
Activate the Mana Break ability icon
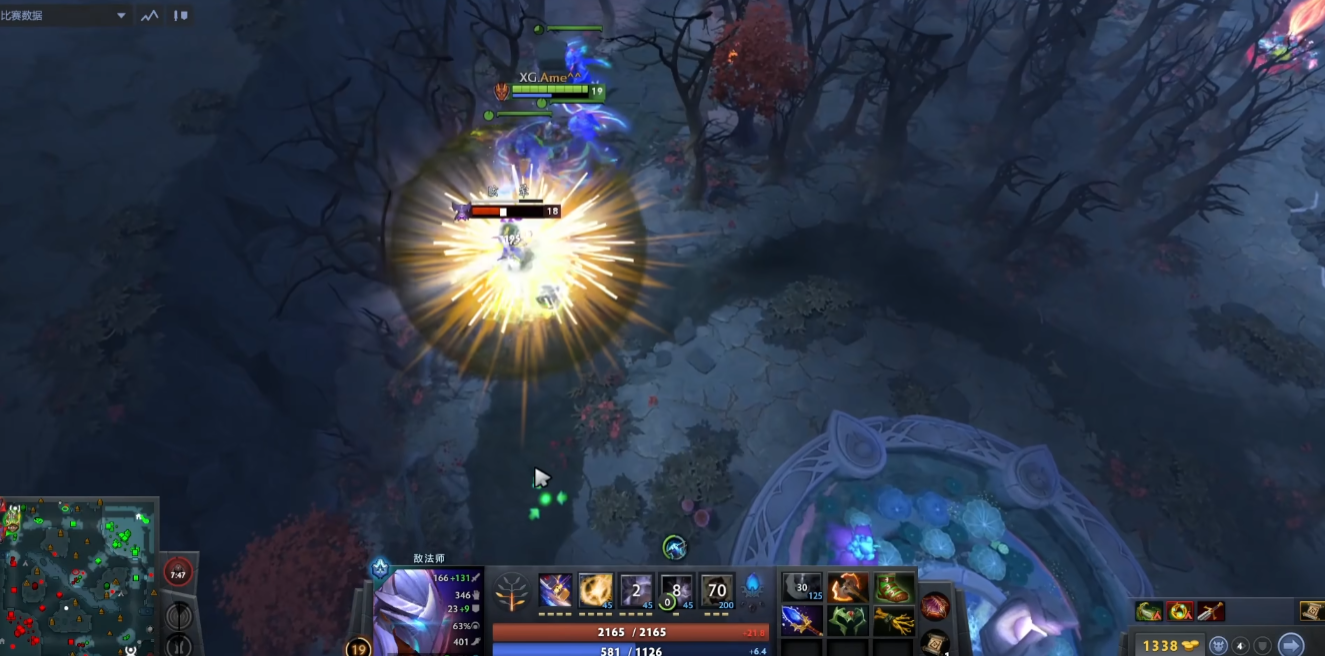click(556, 590)
